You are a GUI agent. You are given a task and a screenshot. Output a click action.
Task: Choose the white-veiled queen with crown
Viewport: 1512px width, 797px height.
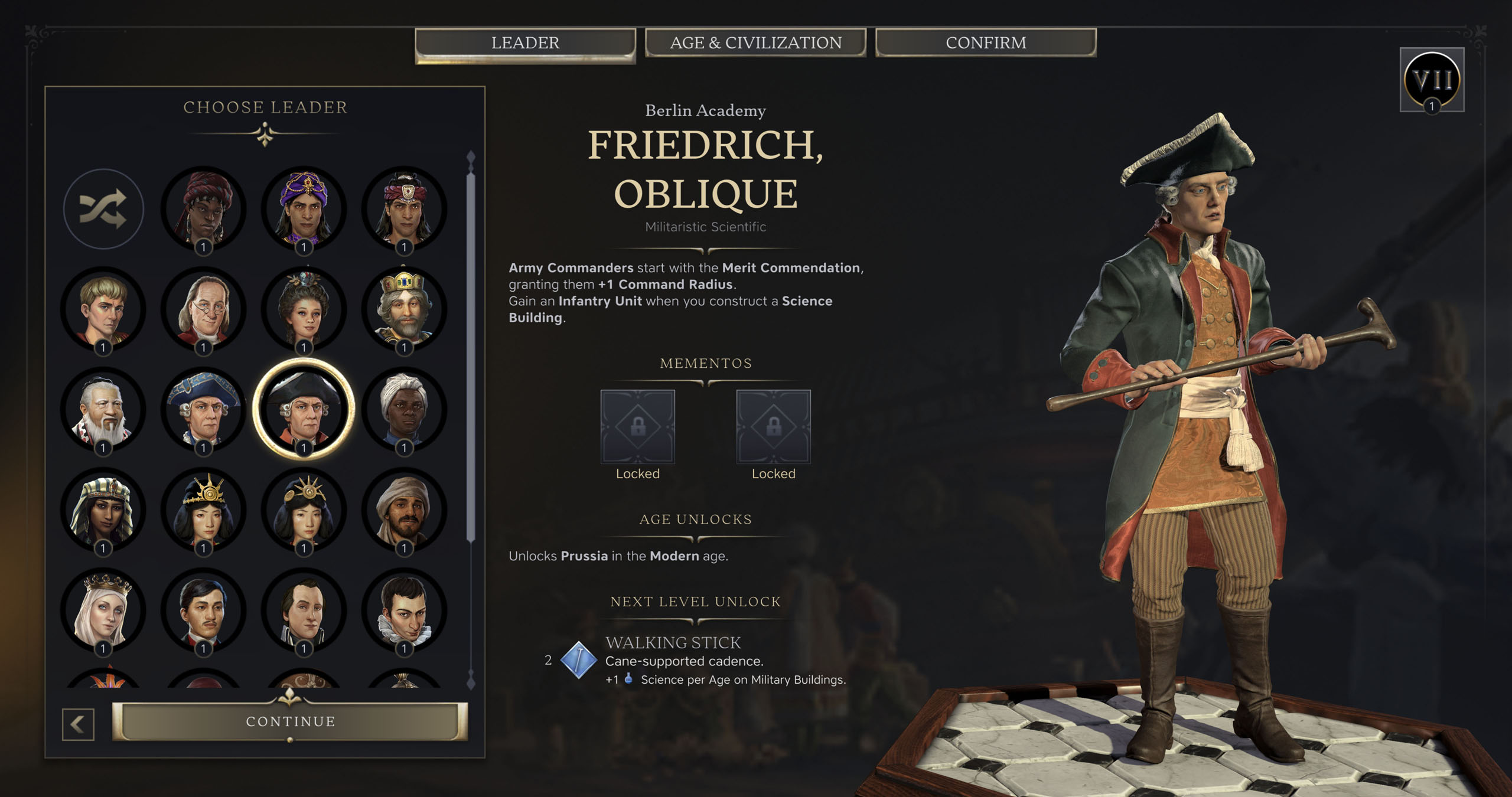point(103,610)
